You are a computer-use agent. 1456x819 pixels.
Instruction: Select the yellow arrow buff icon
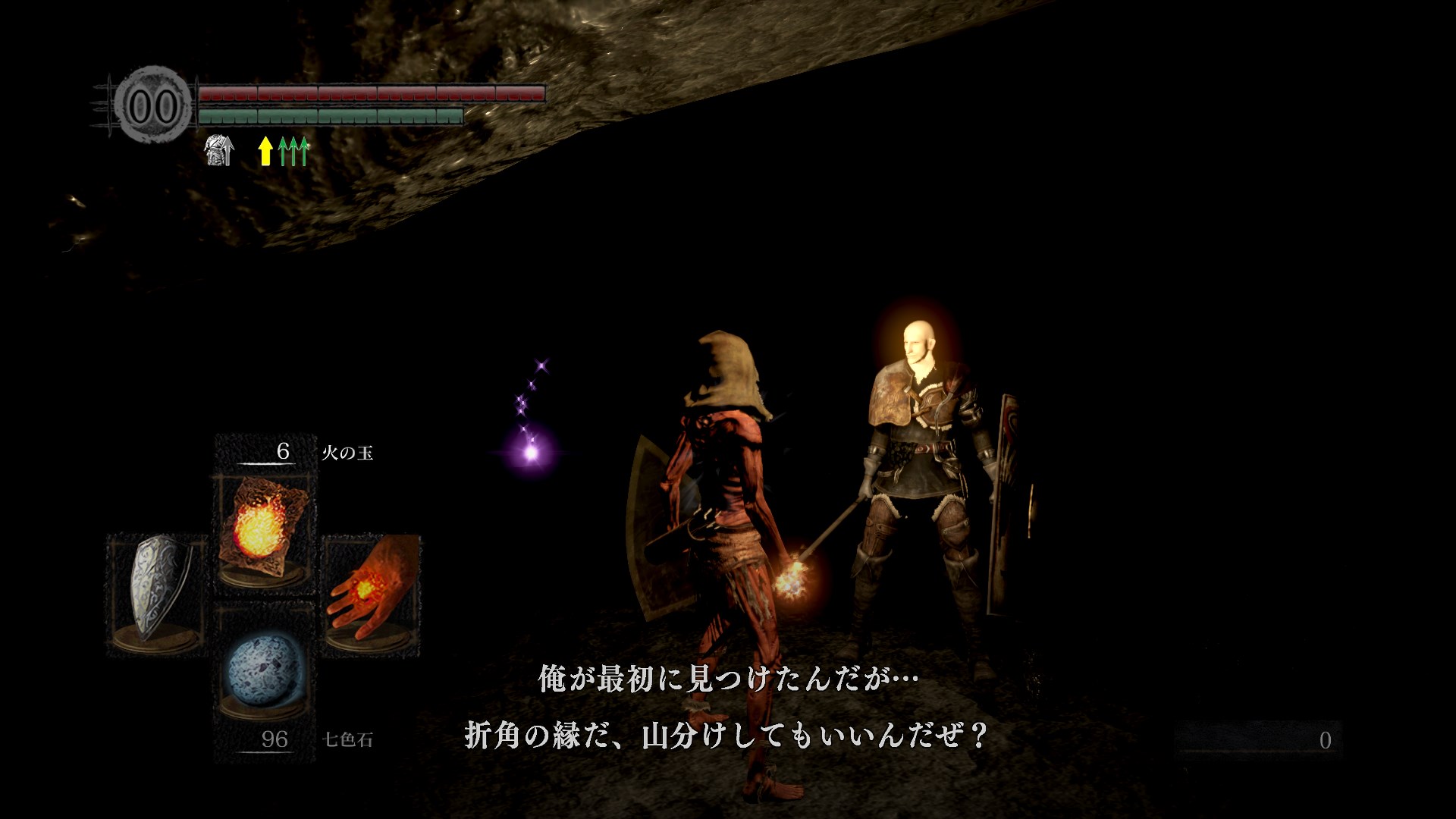pyautogui.click(x=265, y=150)
